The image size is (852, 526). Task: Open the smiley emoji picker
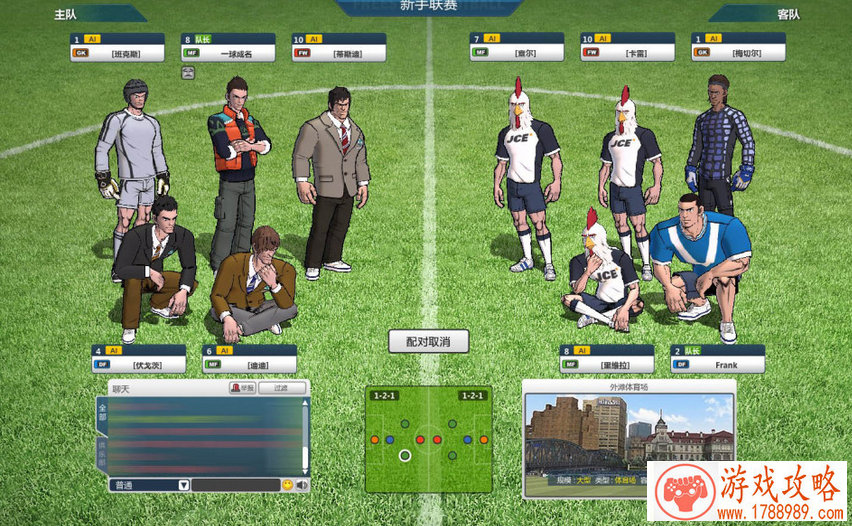pos(287,485)
